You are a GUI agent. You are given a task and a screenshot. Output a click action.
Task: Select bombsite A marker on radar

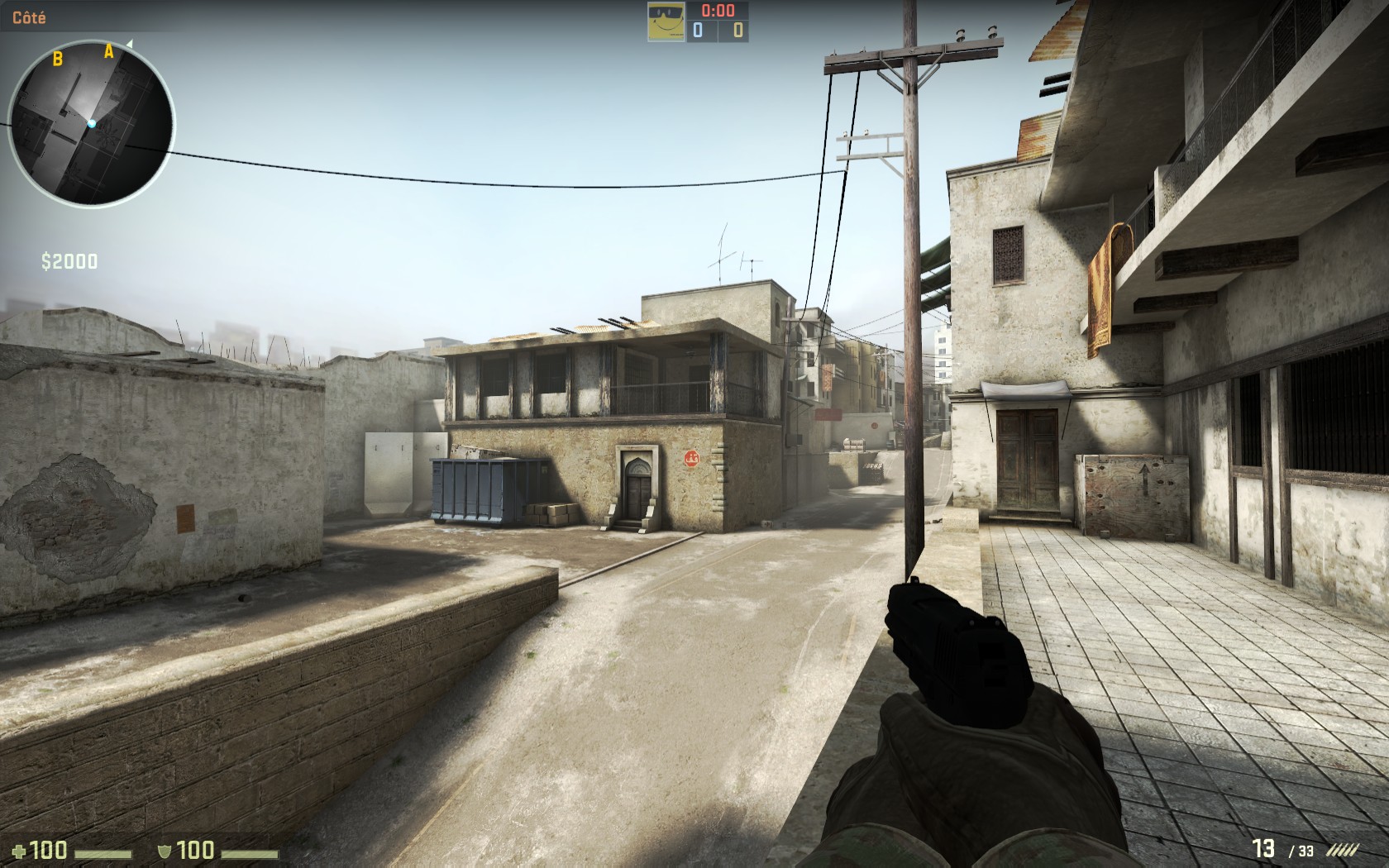108,53
